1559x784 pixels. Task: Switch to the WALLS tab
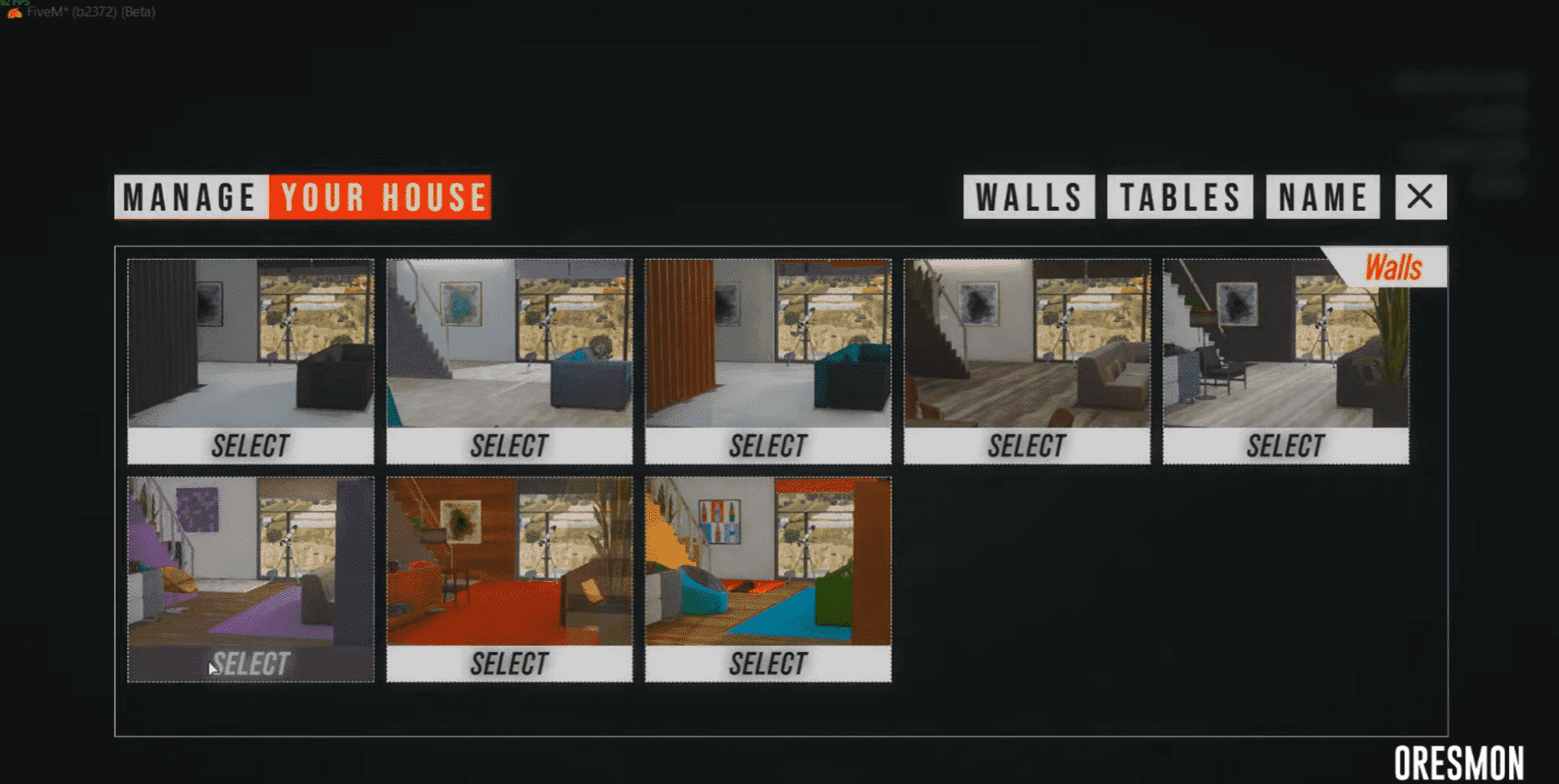[x=1028, y=196]
